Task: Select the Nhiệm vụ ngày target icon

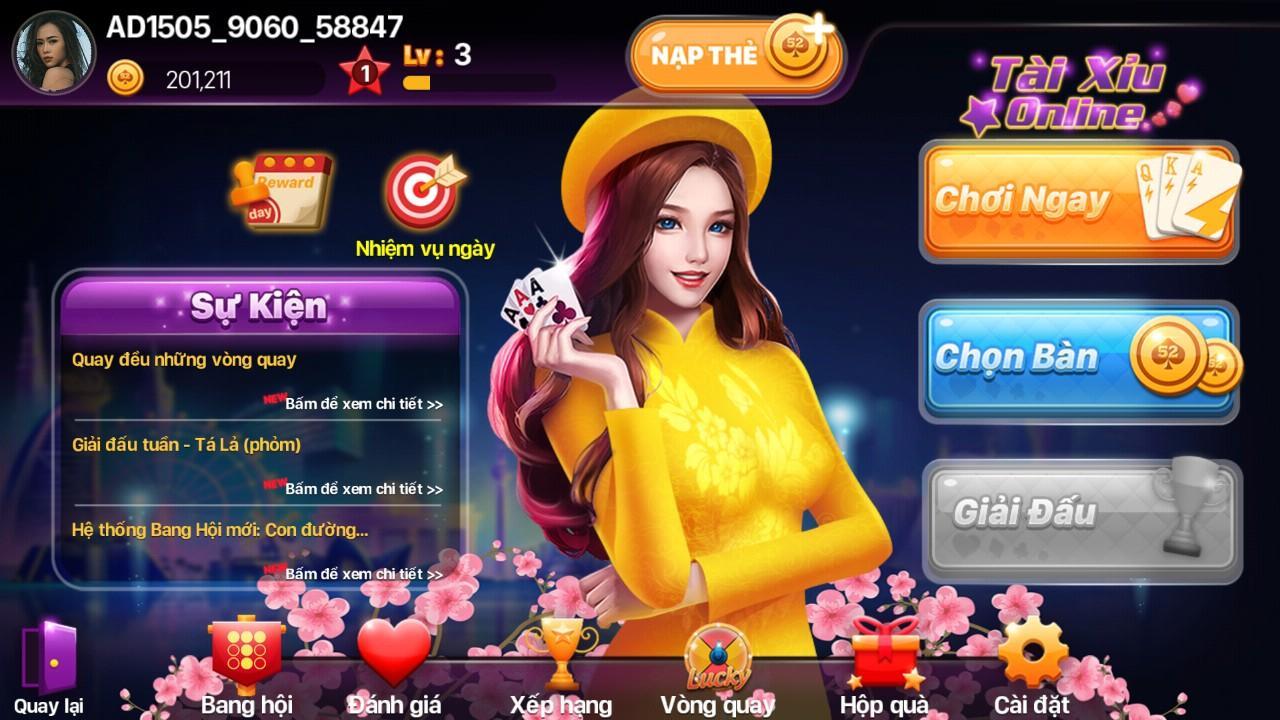Action: (424, 190)
